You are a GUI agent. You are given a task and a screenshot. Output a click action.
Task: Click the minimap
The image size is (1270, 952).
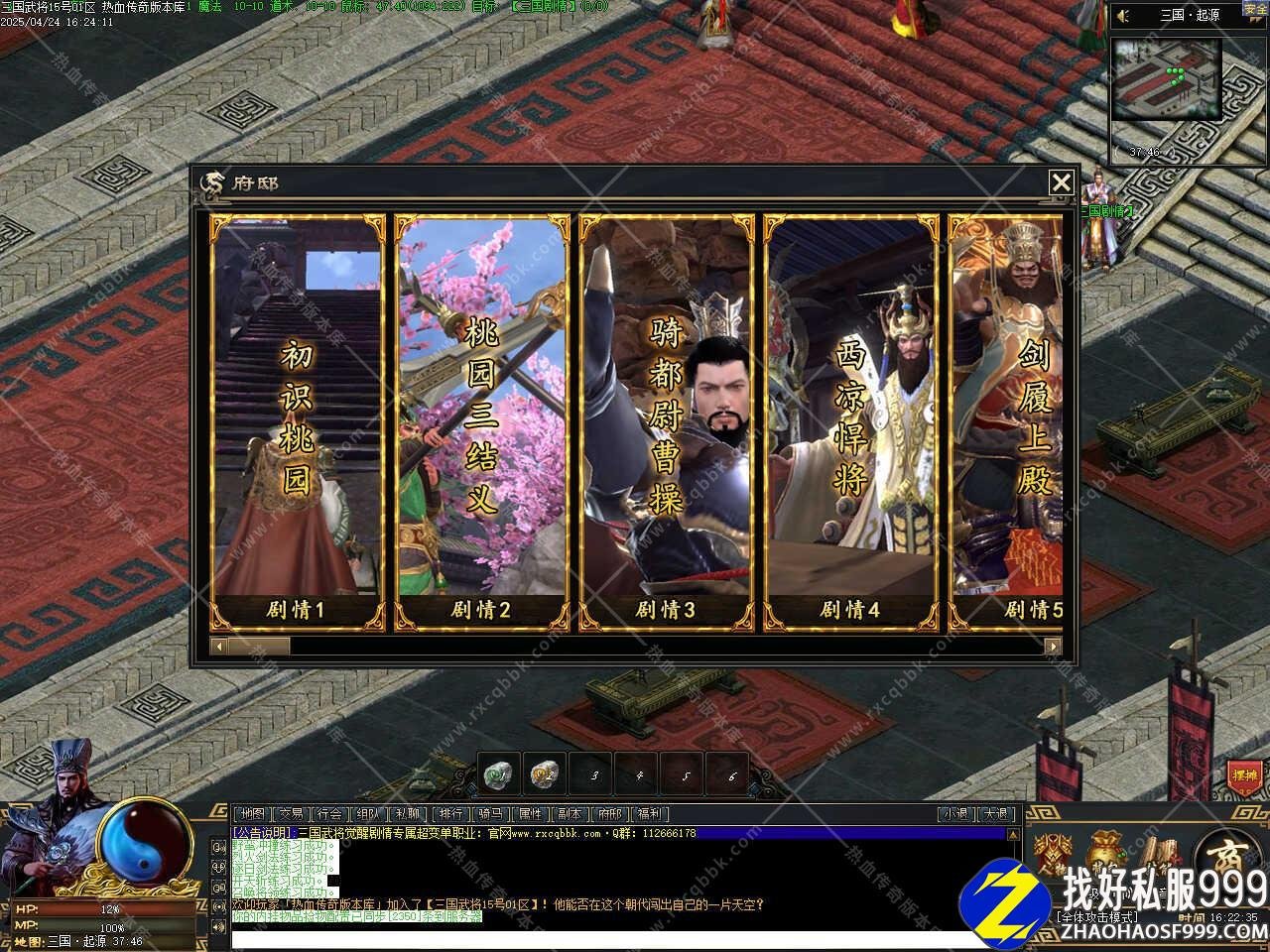click(x=1166, y=79)
